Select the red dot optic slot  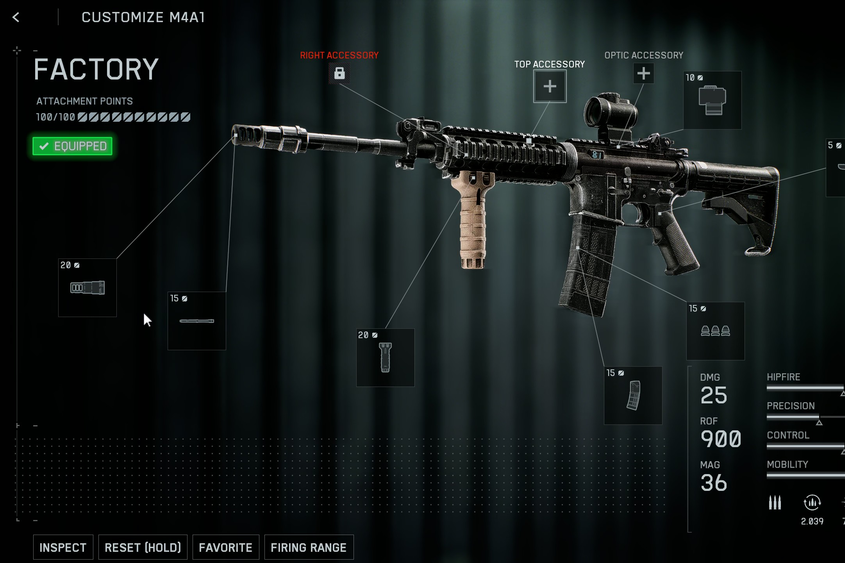point(712,100)
